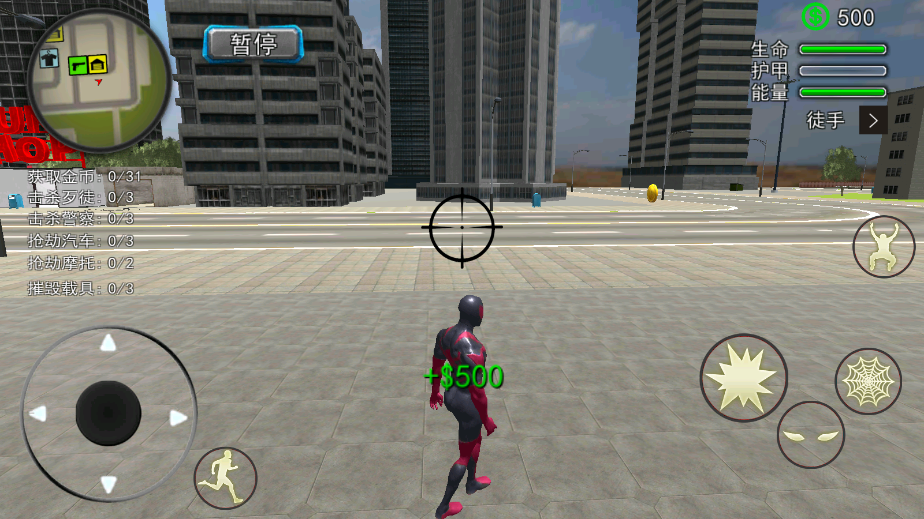This screenshot has height=519, width=924.
Task: Pause the game with the 暂停 button
Action: 253,44
